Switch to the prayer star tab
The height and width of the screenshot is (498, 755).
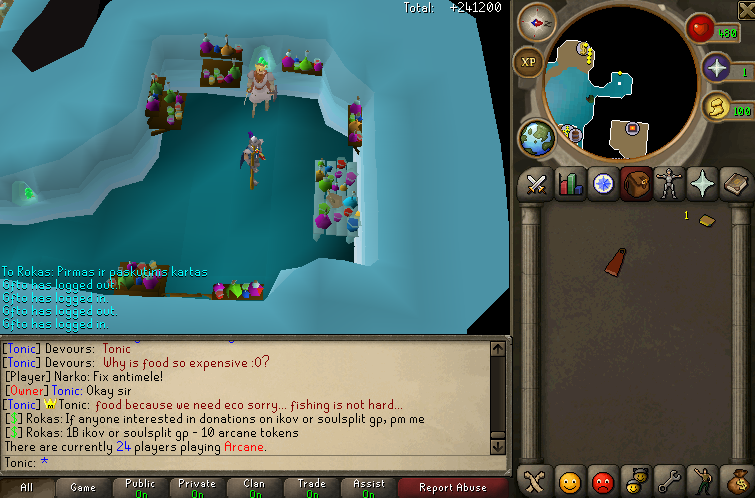702,184
